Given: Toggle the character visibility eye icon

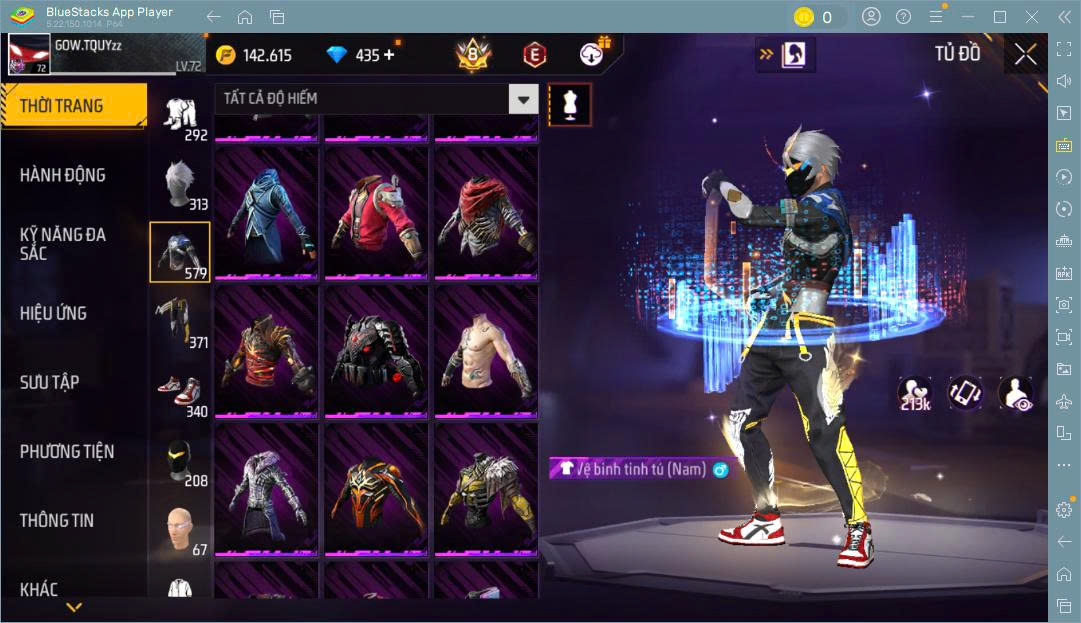Looking at the screenshot, I should [x=1015, y=393].
